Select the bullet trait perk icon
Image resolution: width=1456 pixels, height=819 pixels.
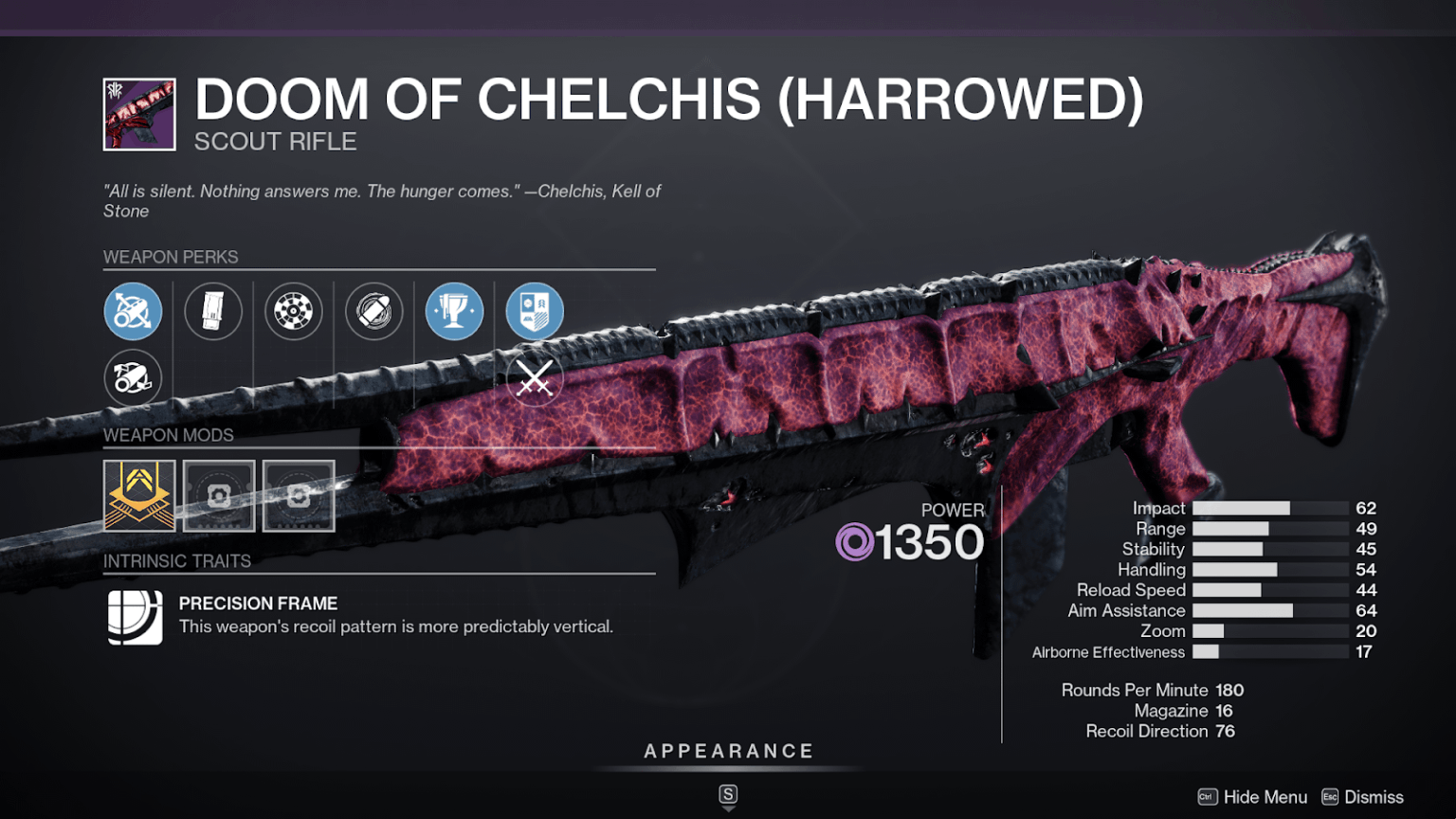click(374, 311)
